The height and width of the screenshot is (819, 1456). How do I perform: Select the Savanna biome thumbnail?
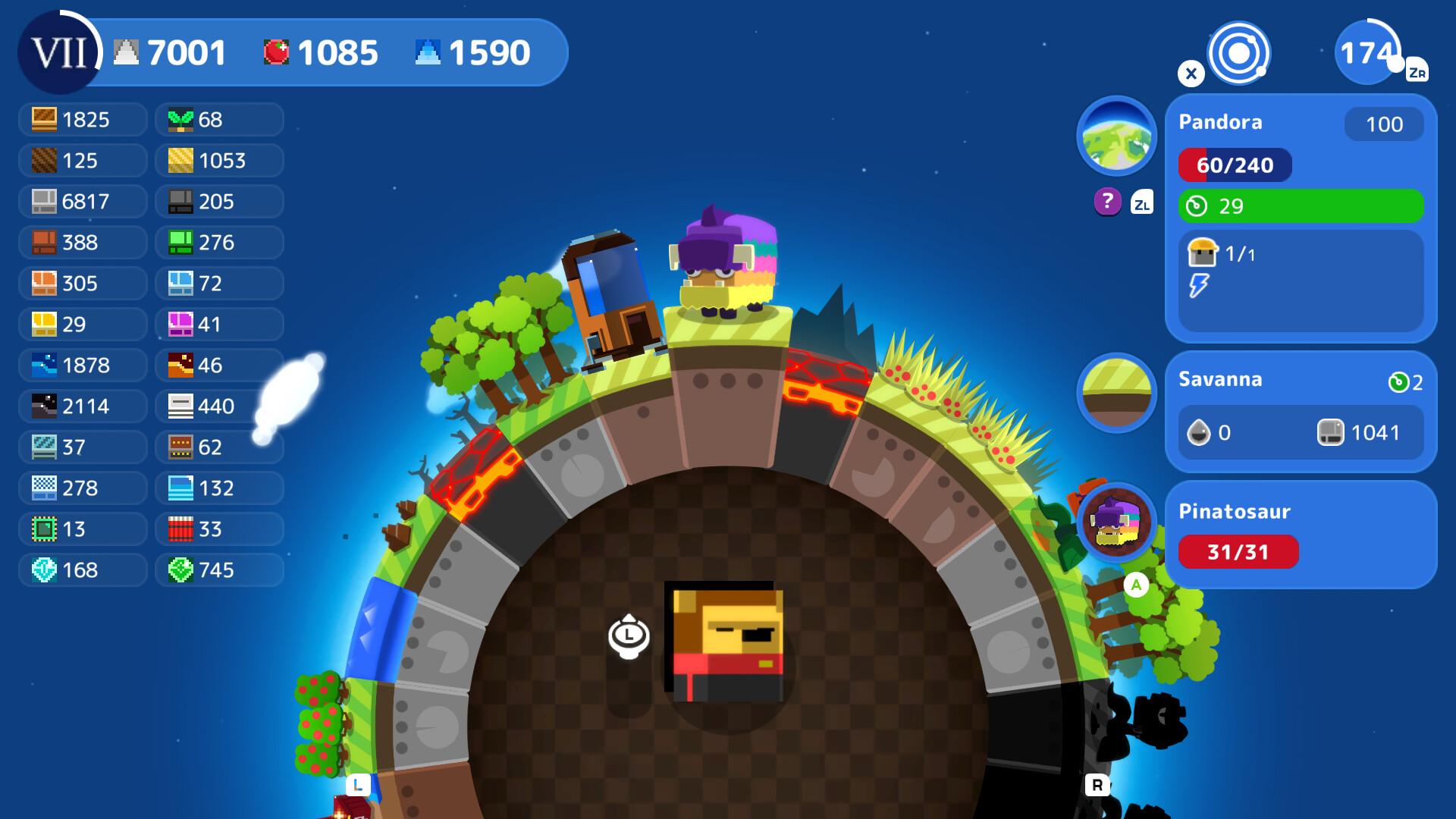coord(1116,393)
